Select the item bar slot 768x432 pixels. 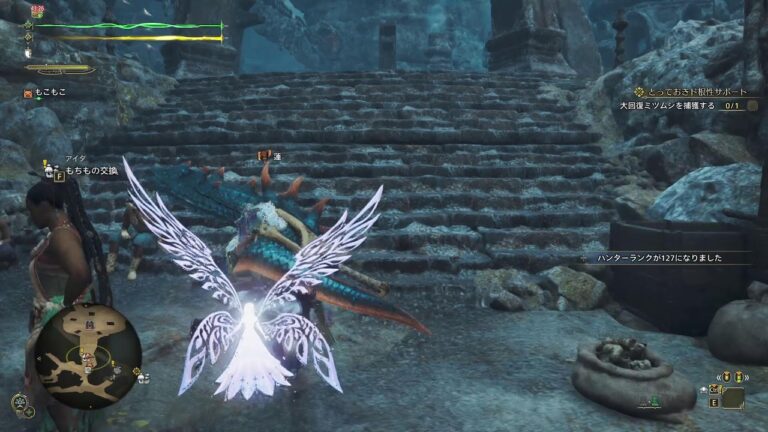click(x=733, y=397)
